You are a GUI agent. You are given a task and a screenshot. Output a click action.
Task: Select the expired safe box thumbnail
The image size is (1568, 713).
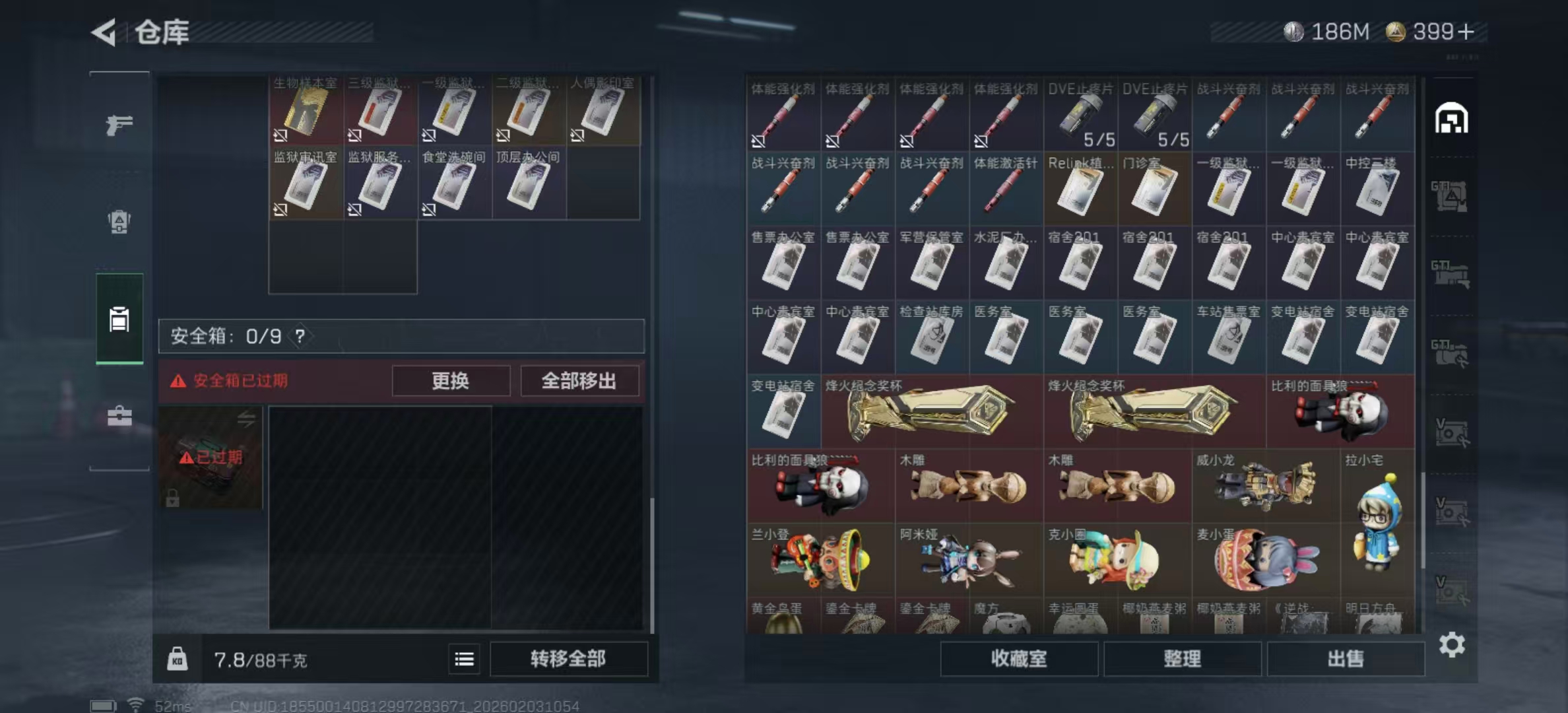pos(211,458)
